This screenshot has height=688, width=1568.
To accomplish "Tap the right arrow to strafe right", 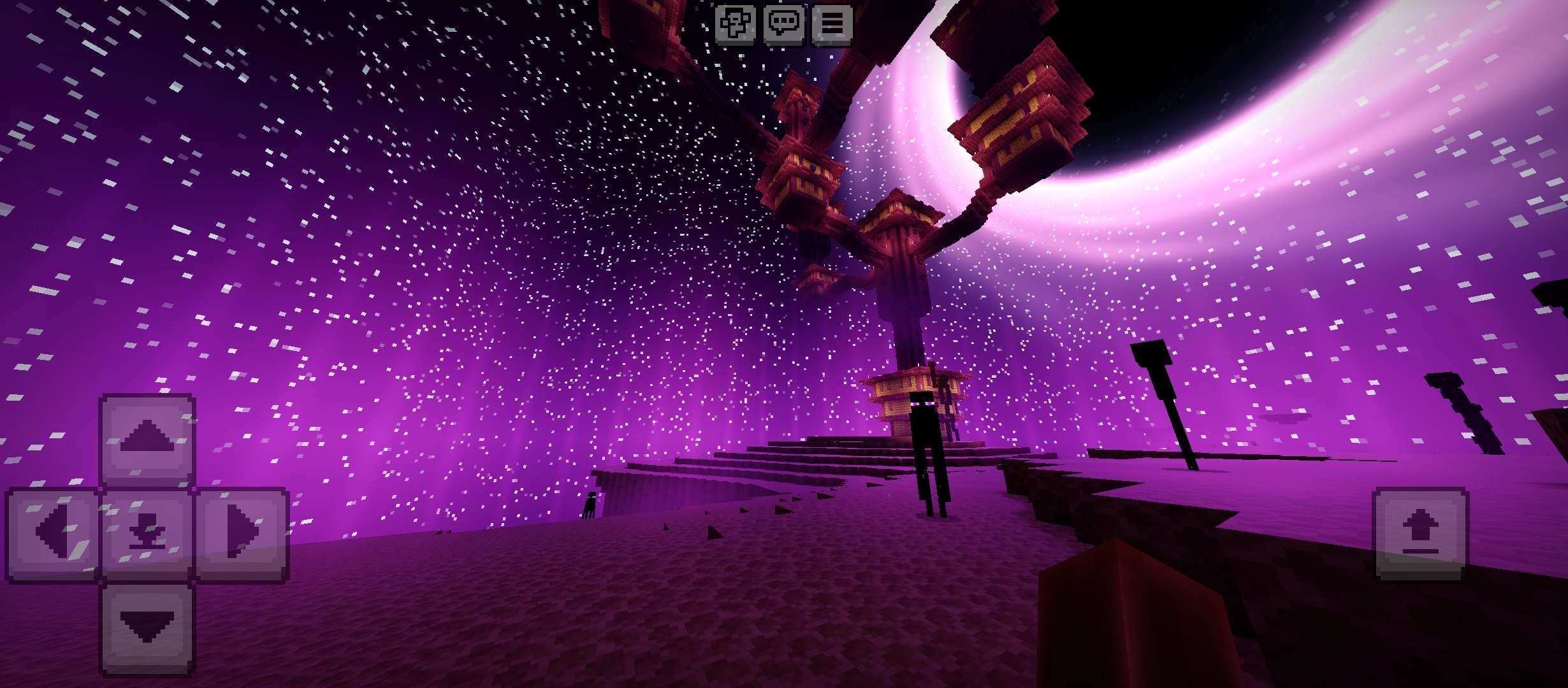I will [242, 534].
